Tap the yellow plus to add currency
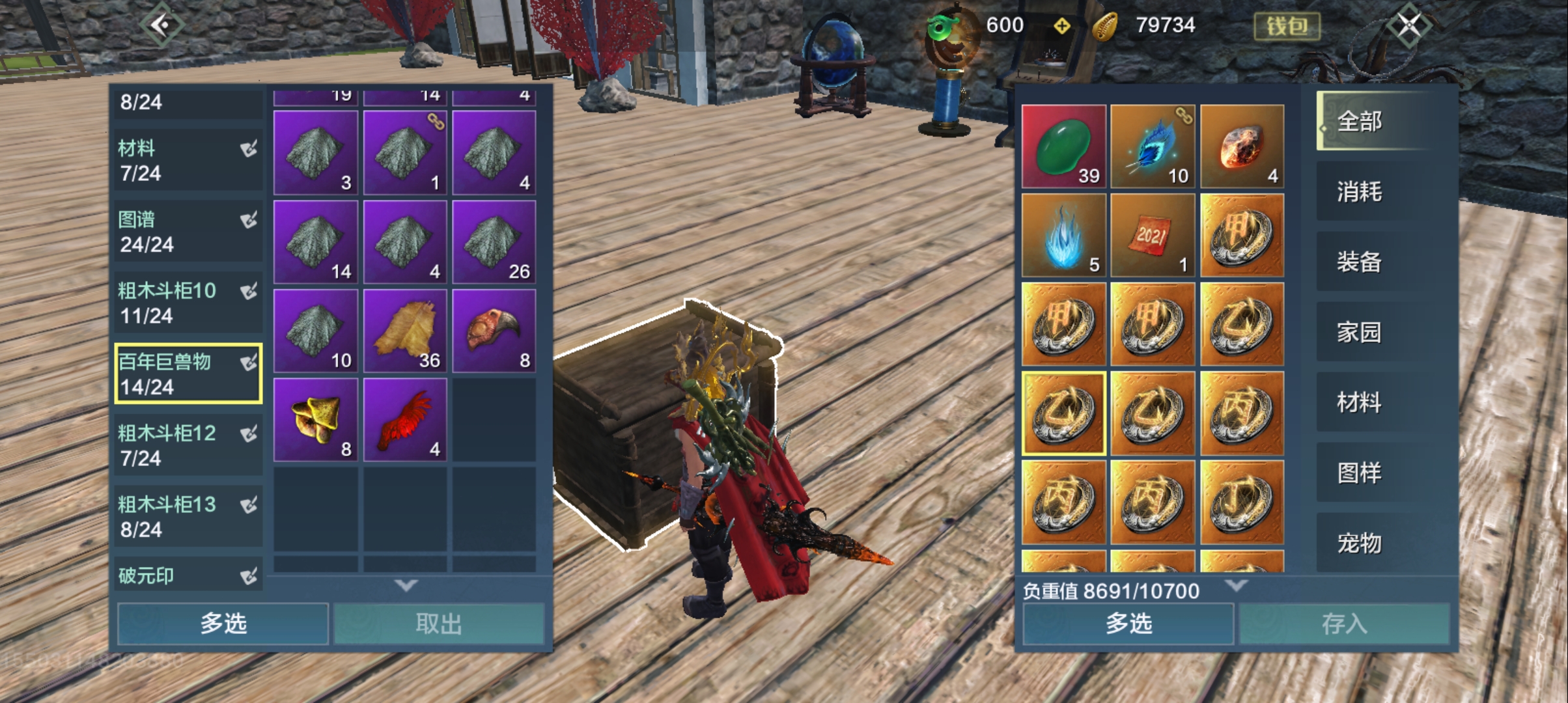The image size is (1568, 703). 1062,26
